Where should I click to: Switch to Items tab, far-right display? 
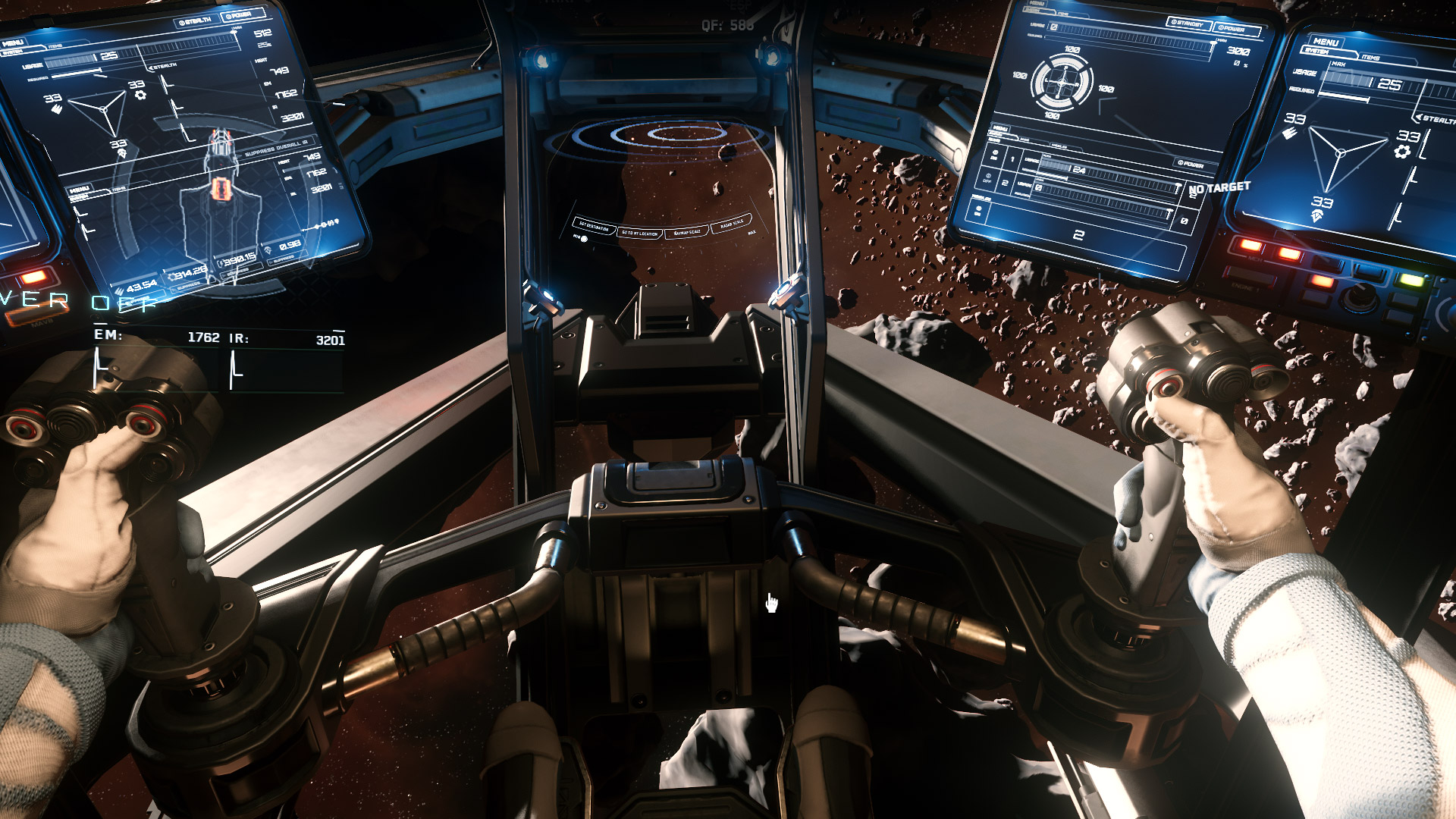1370,58
